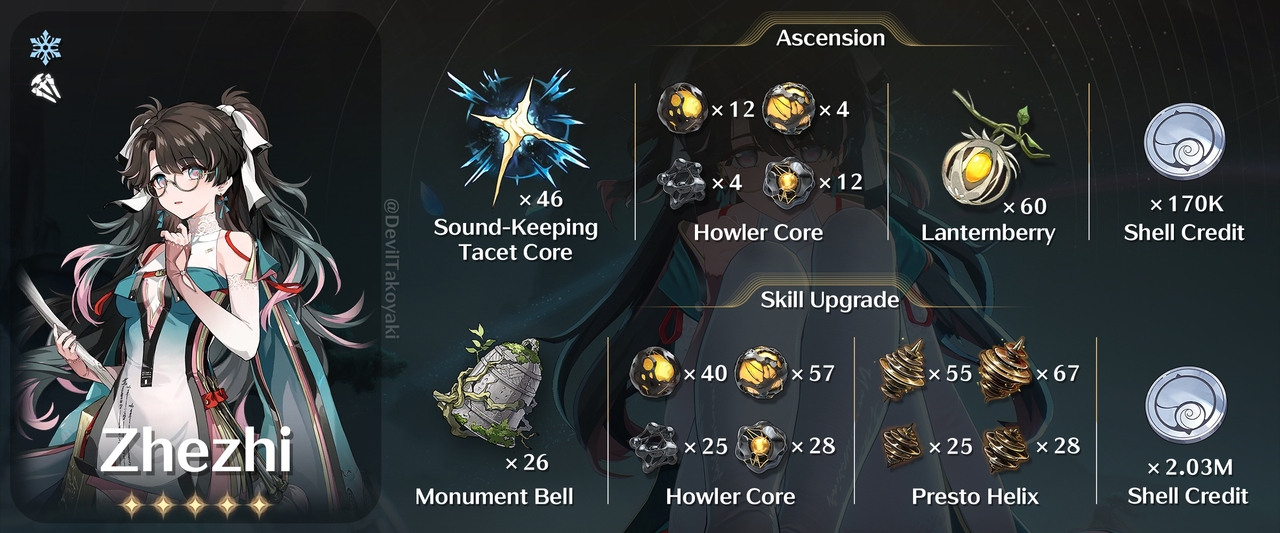
Task: Click the snowflake Glacio element icon
Action: (x=46, y=47)
